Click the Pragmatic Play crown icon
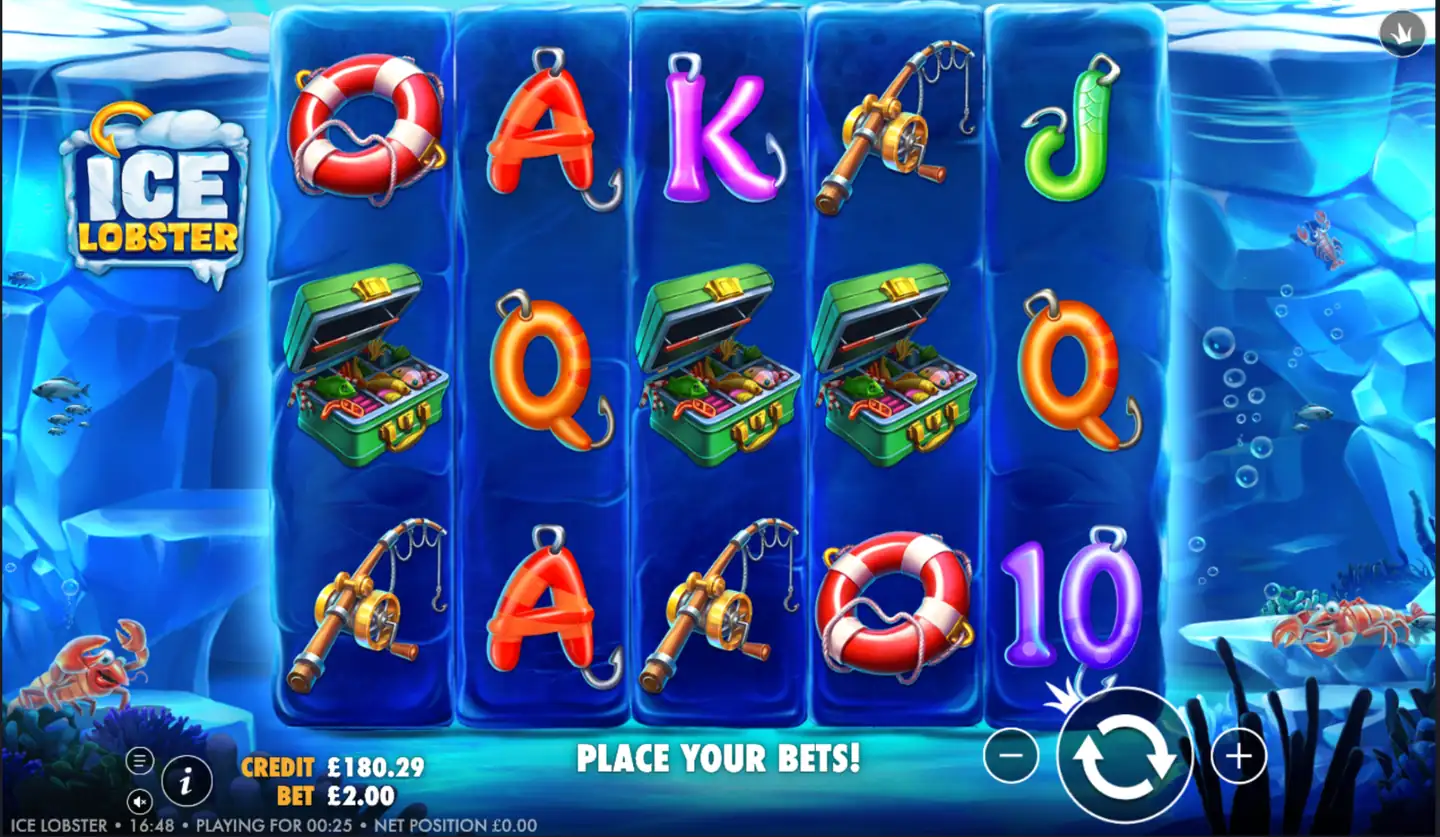The image size is (1440, 837). [x=1404, y=32]
